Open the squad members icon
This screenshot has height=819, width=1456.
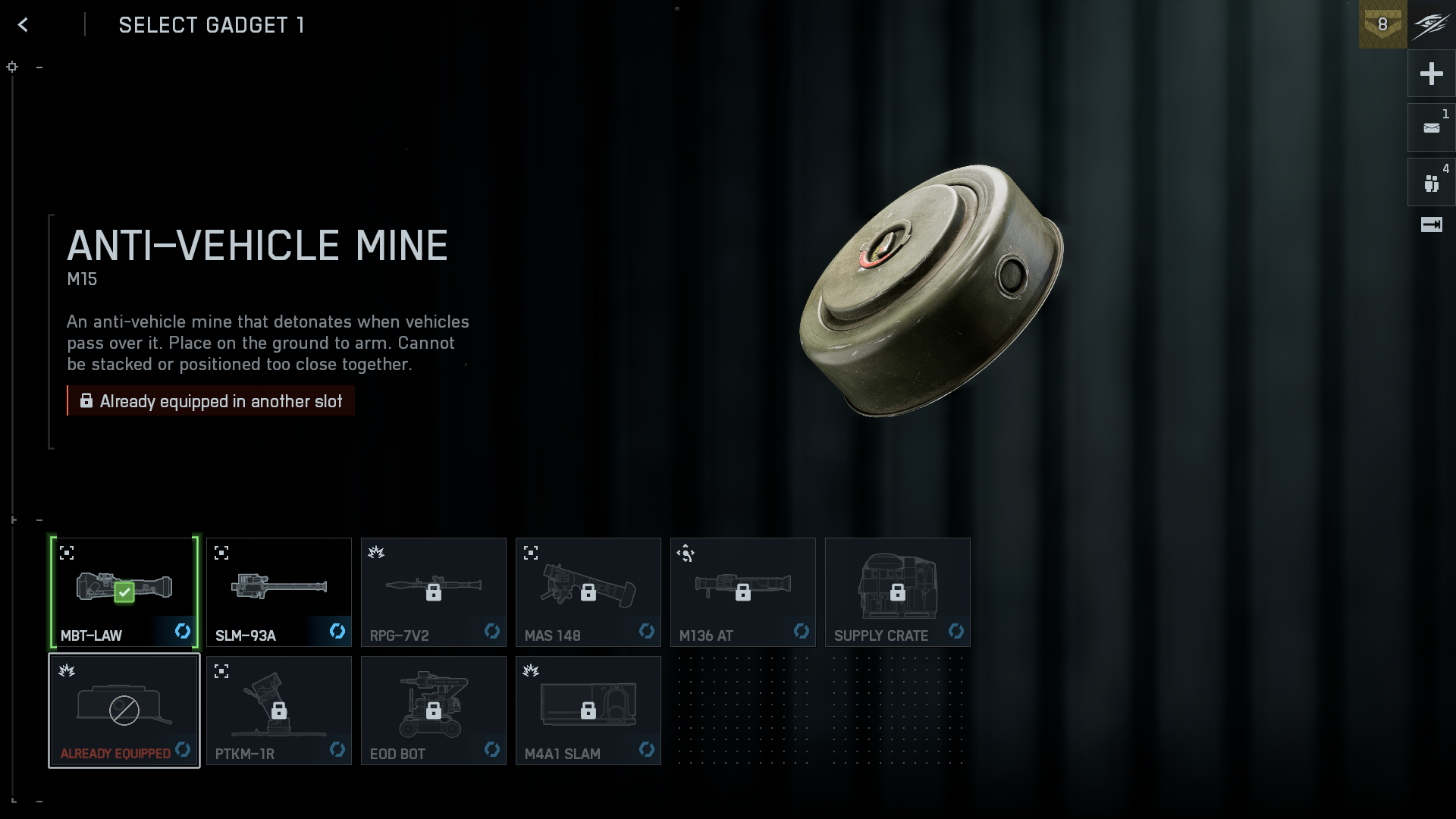tap(1431, 183)
